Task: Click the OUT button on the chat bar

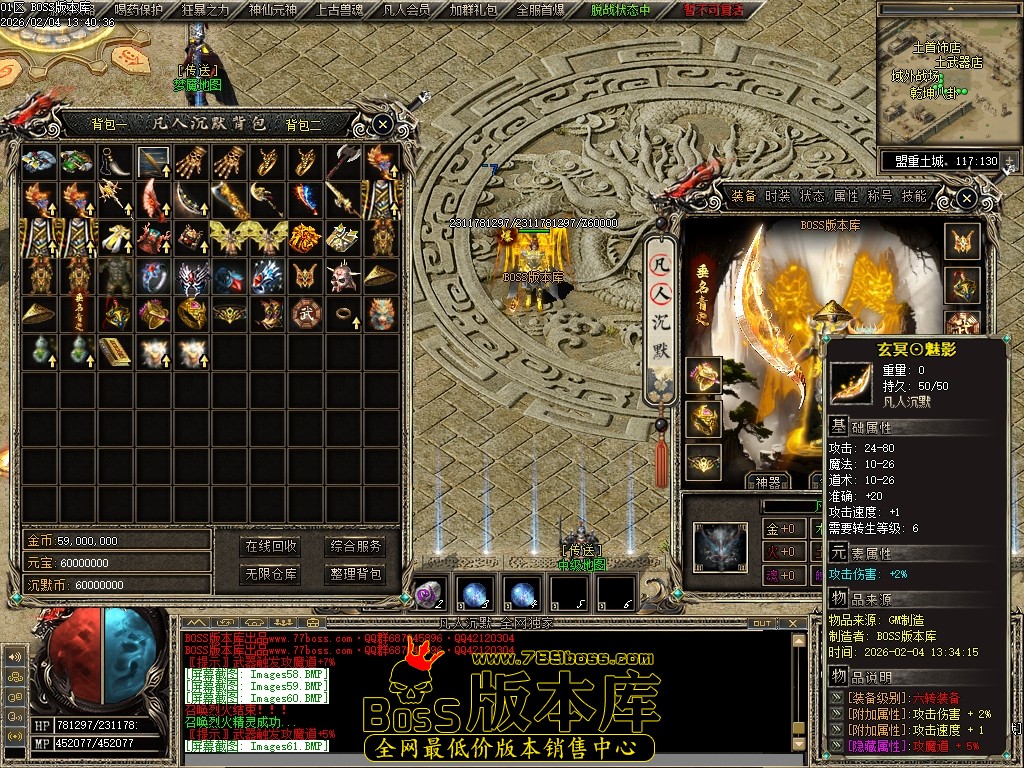Action: click(x=762, y=623)
